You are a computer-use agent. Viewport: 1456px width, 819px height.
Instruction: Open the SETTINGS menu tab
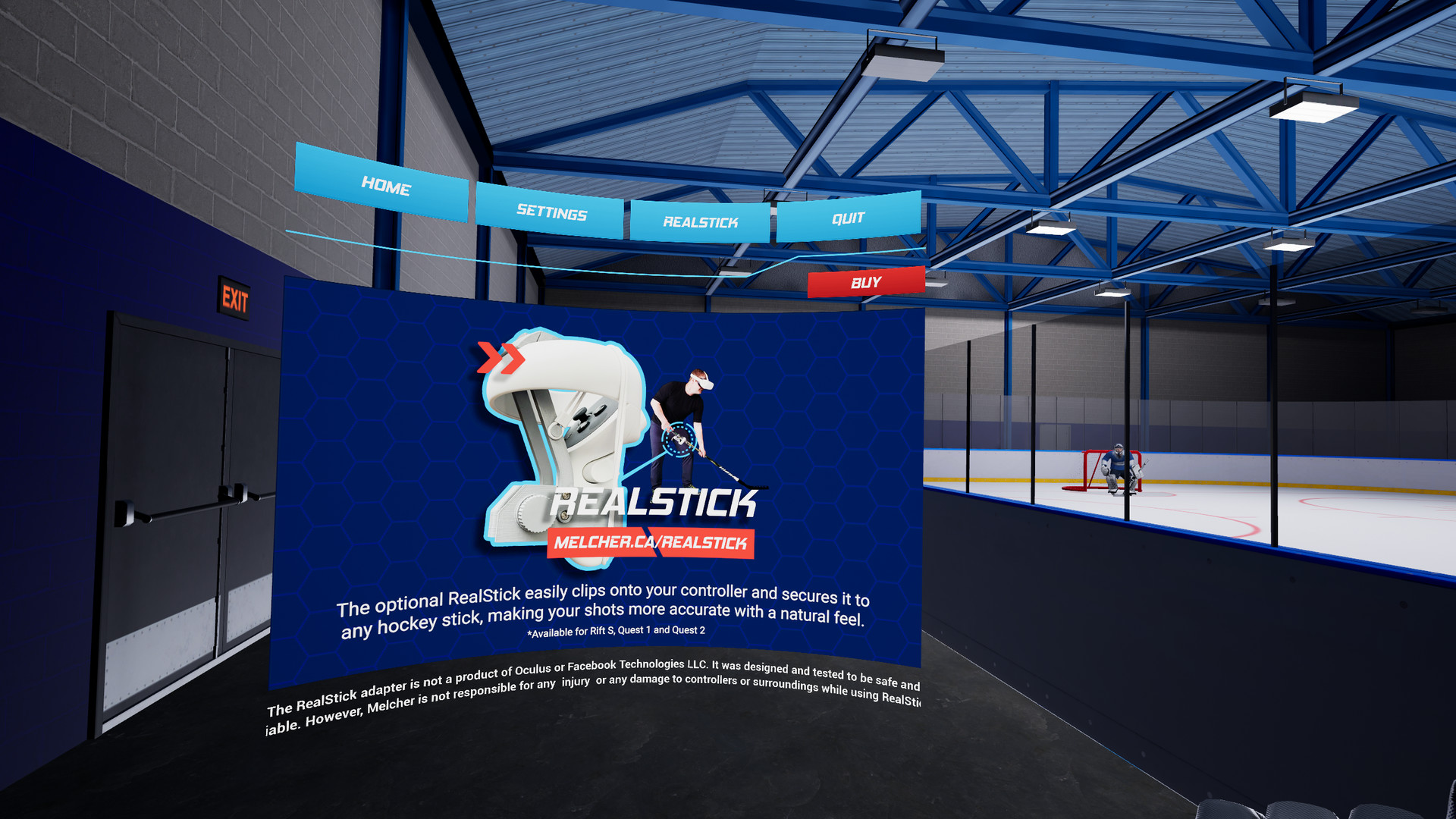point(551,215)
